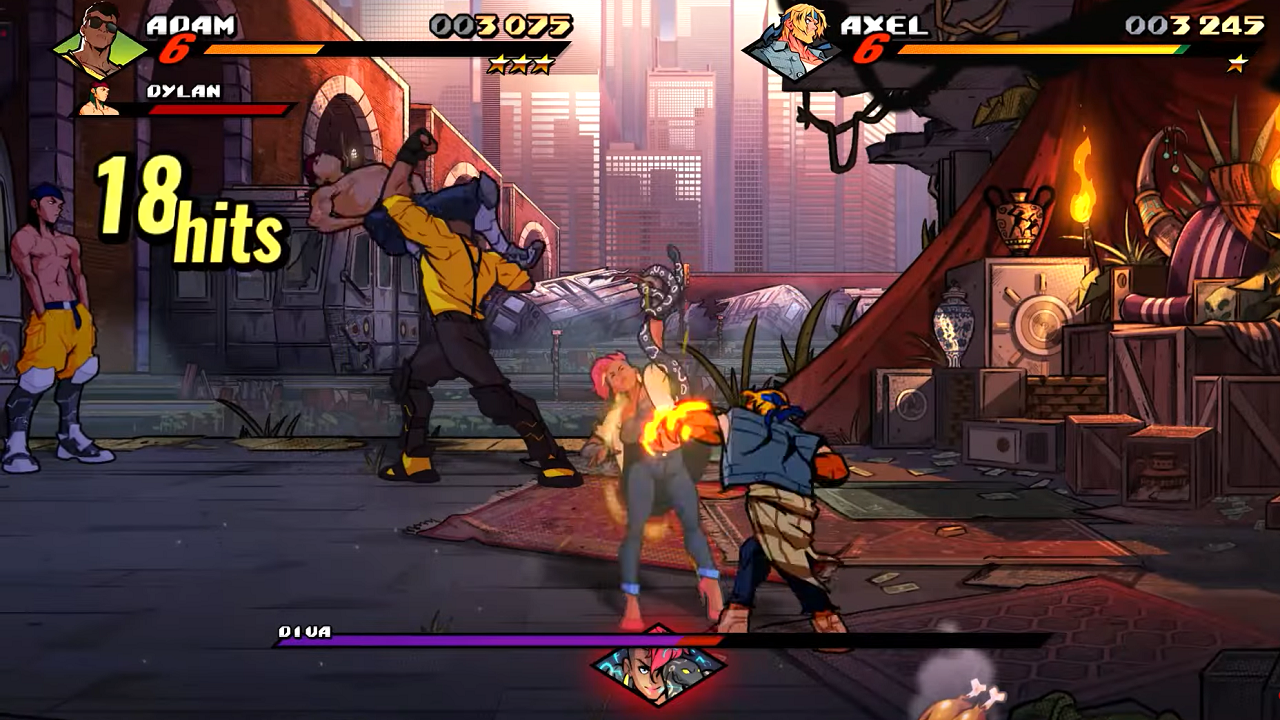Click the Dylan enemy portrait

tap(100, 100)
